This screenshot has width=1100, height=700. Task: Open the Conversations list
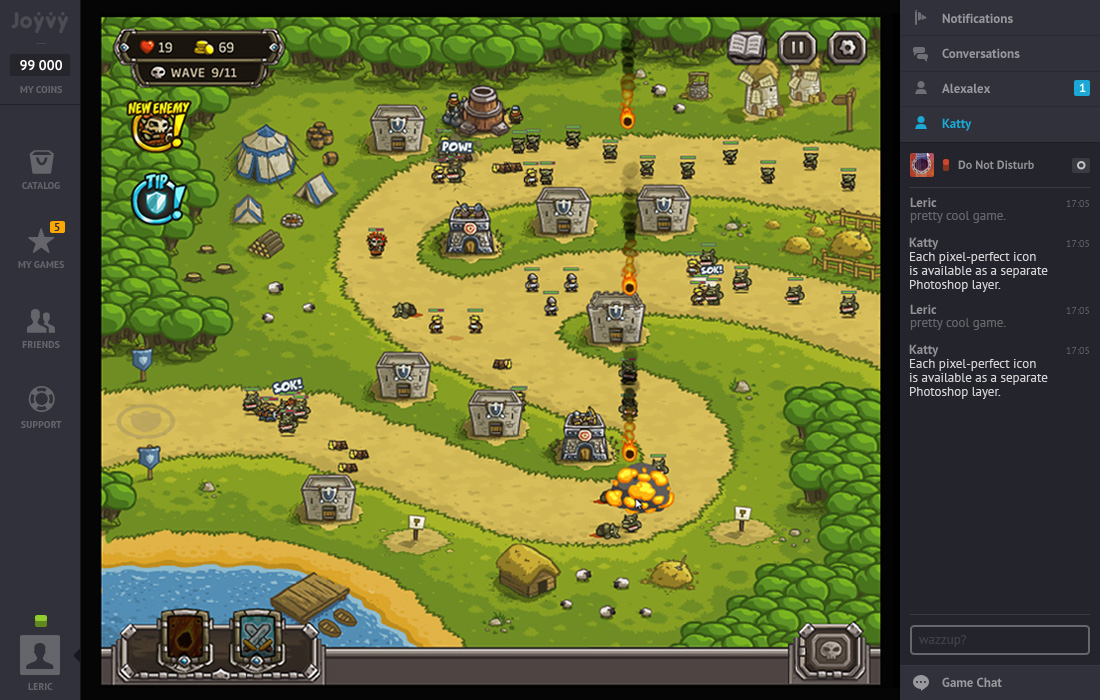[x=980, y=53]
